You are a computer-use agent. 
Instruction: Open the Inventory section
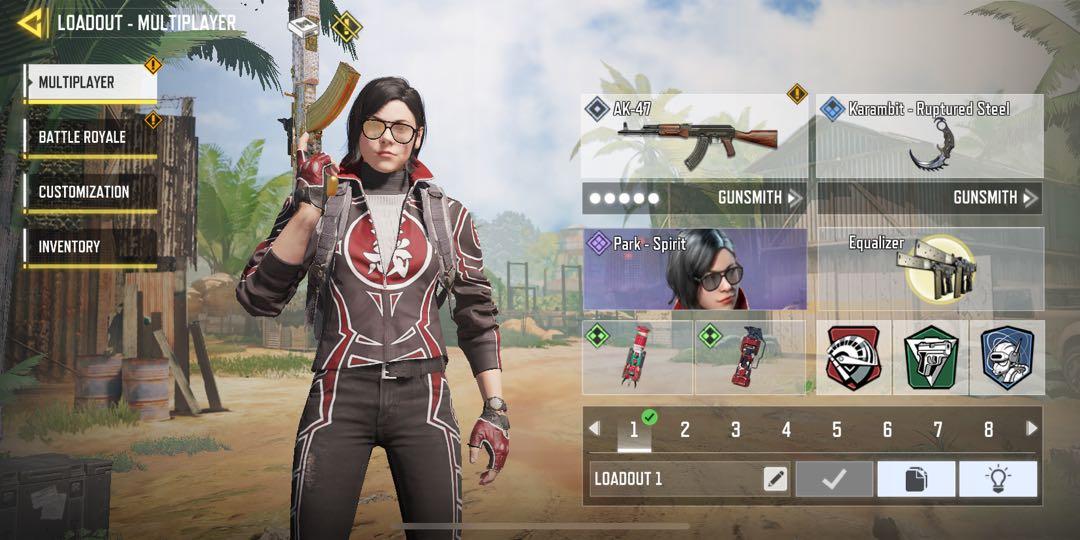pos(90,246)
